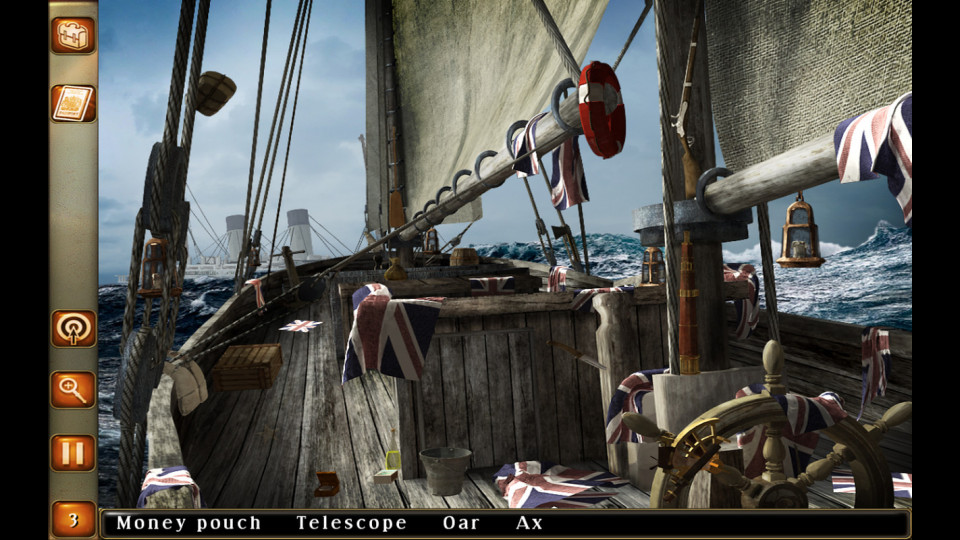960x540 pixels.
Task: Toggle the magnifying glass zoom
Action: (73, 389)
